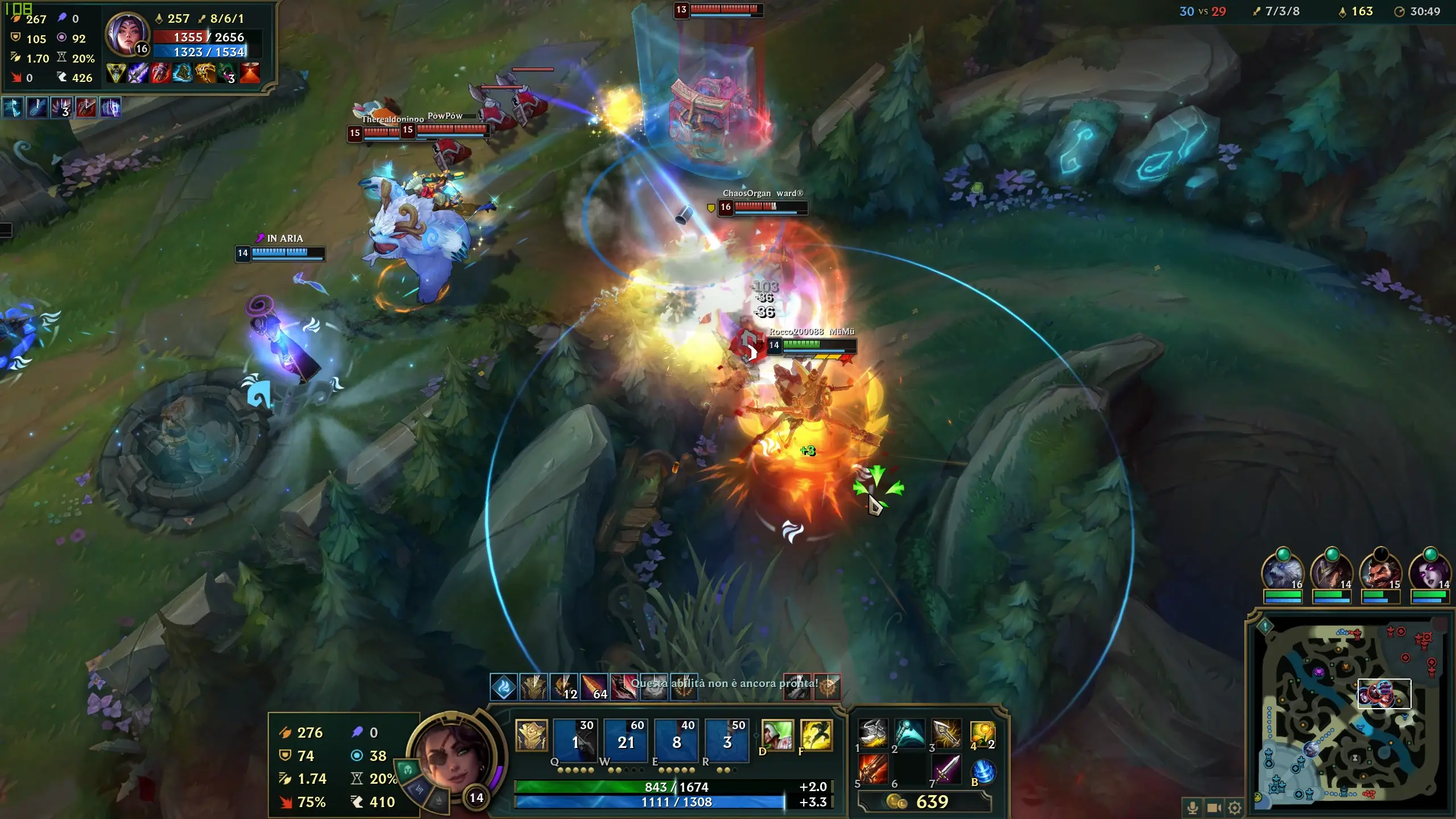This screenshot has height=819, width=1456.
Task: Click the armored boots in item slot 1
Action: 872,734
